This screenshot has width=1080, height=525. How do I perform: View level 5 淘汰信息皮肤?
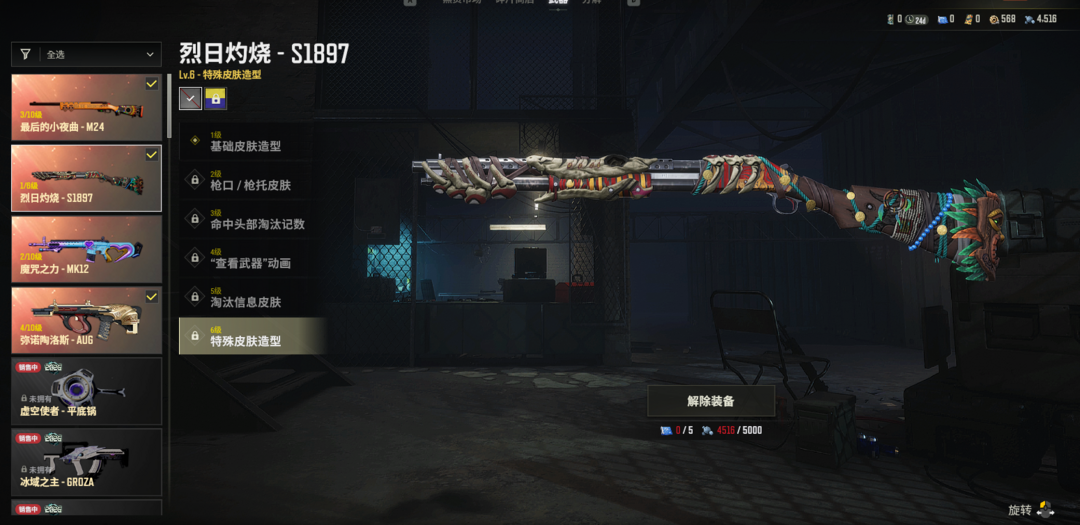click(x=252, y=297)
